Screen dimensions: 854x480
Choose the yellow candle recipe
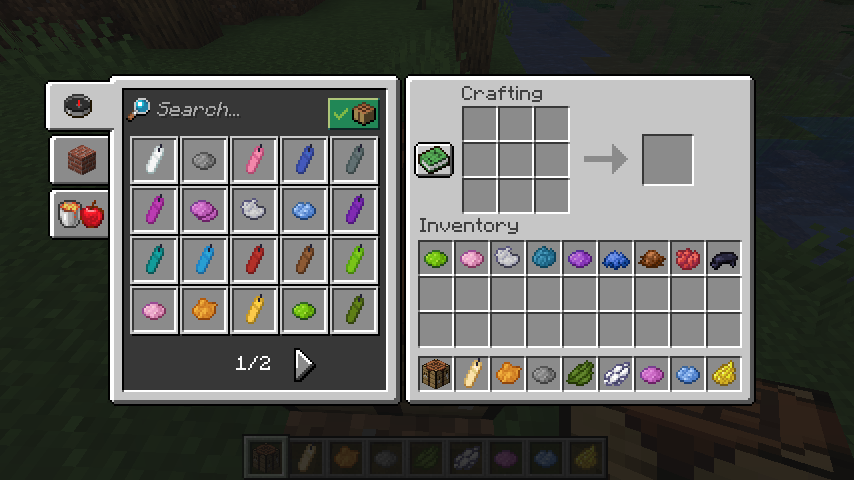[255, 310]
